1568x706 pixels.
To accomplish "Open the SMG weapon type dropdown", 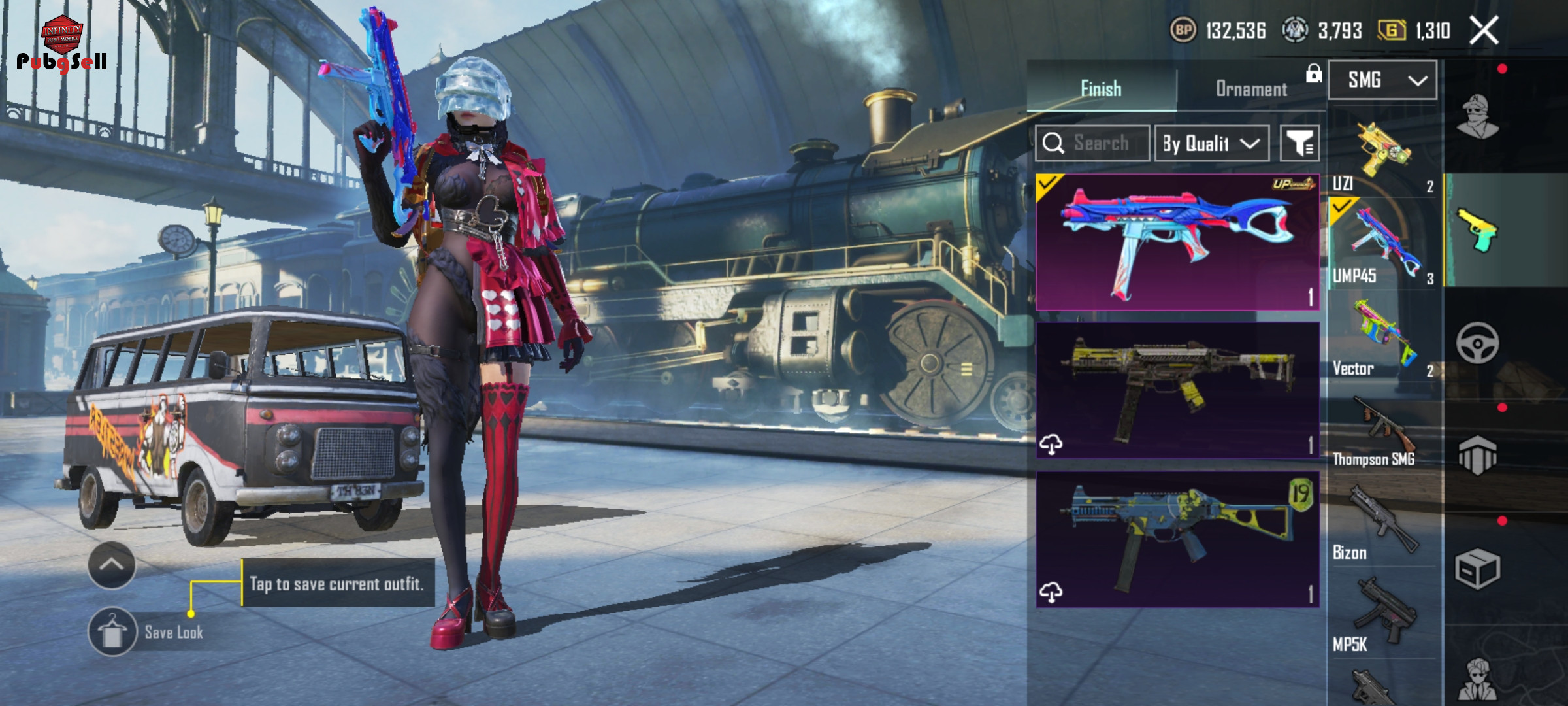I will pos(1382,80).
